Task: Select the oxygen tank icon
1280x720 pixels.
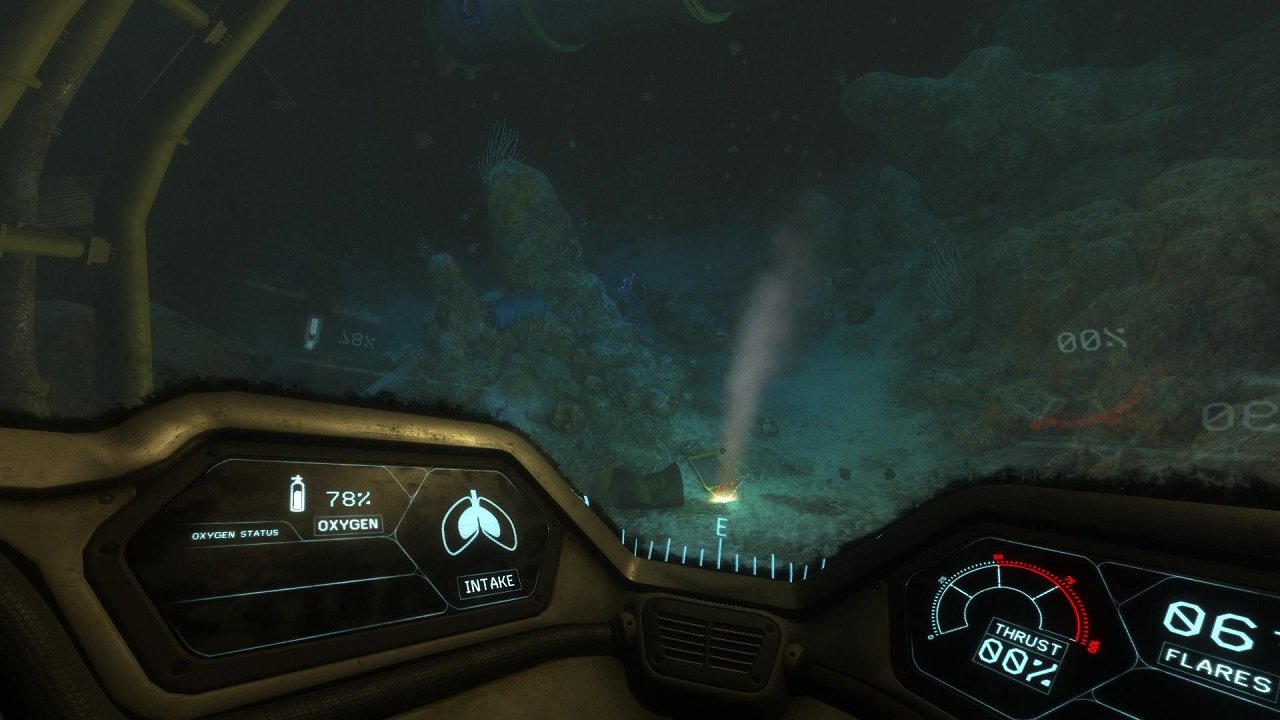Action: [x=296, y=494]
